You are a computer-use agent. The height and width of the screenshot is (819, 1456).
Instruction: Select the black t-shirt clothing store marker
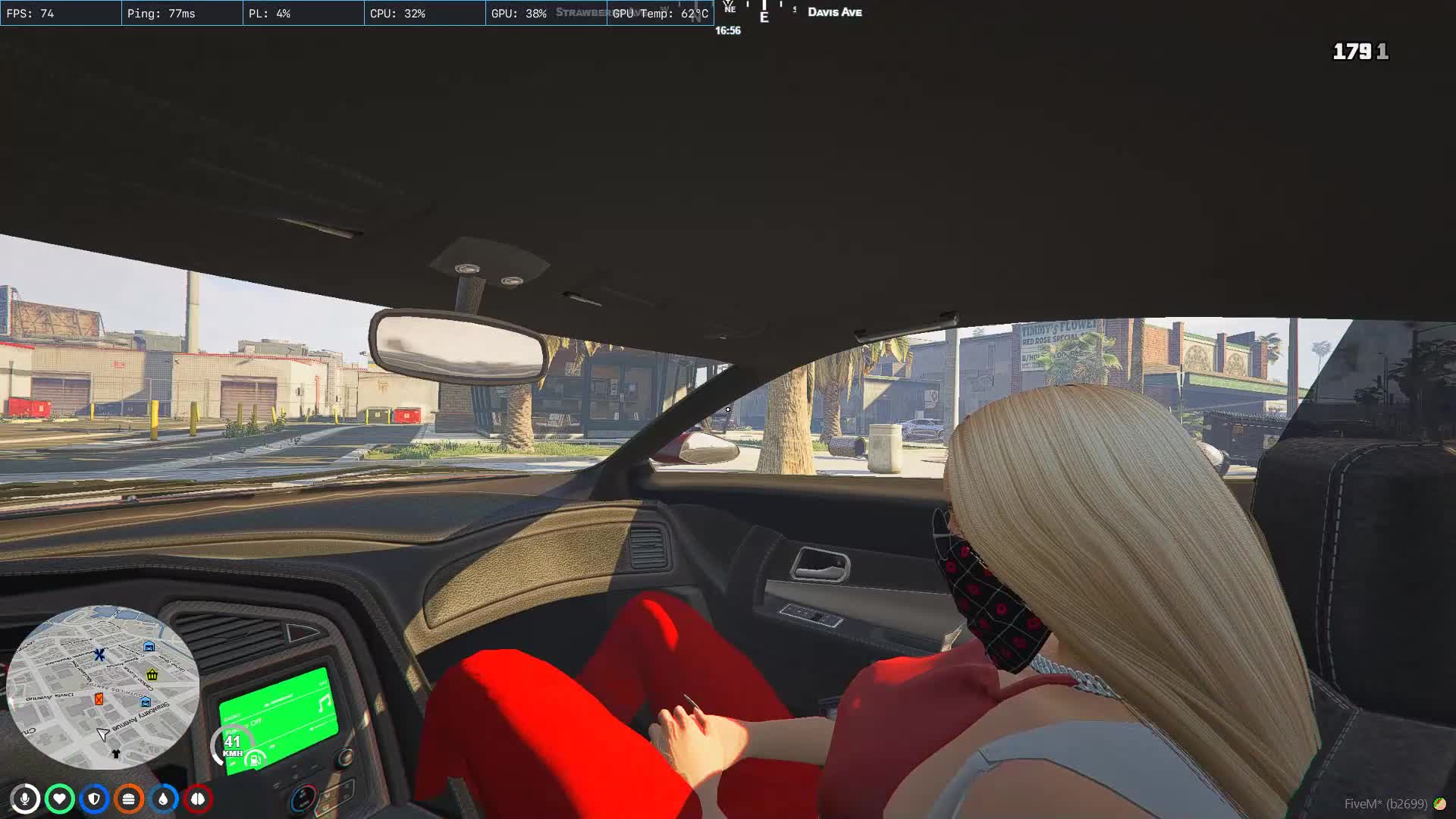[116, 754]
